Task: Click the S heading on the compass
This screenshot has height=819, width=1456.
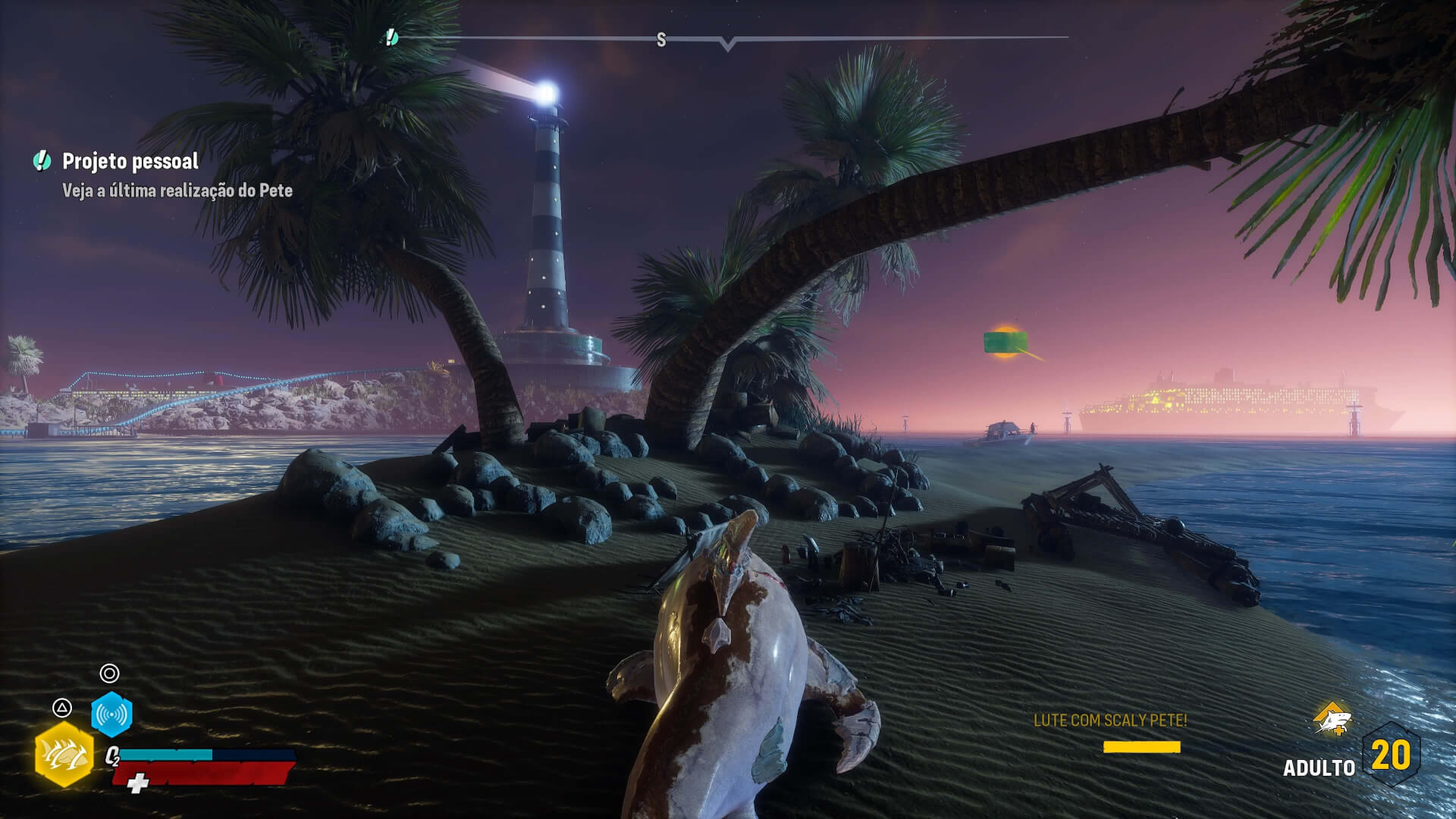Action: 661,40
